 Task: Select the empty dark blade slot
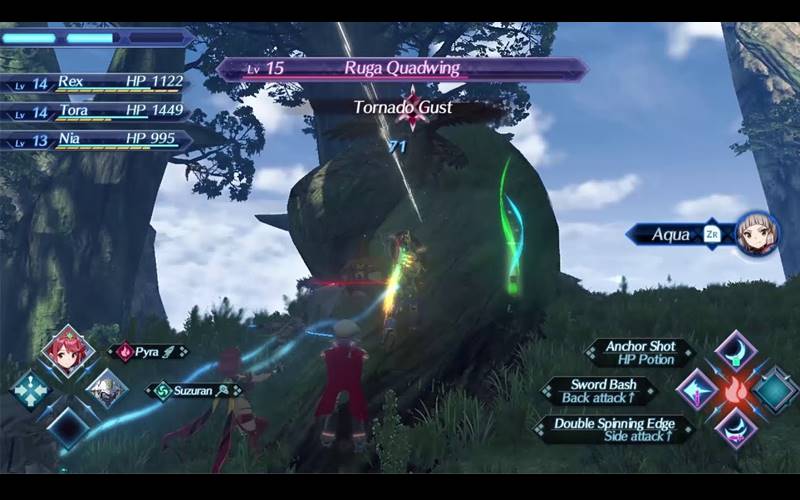[67, 427]
